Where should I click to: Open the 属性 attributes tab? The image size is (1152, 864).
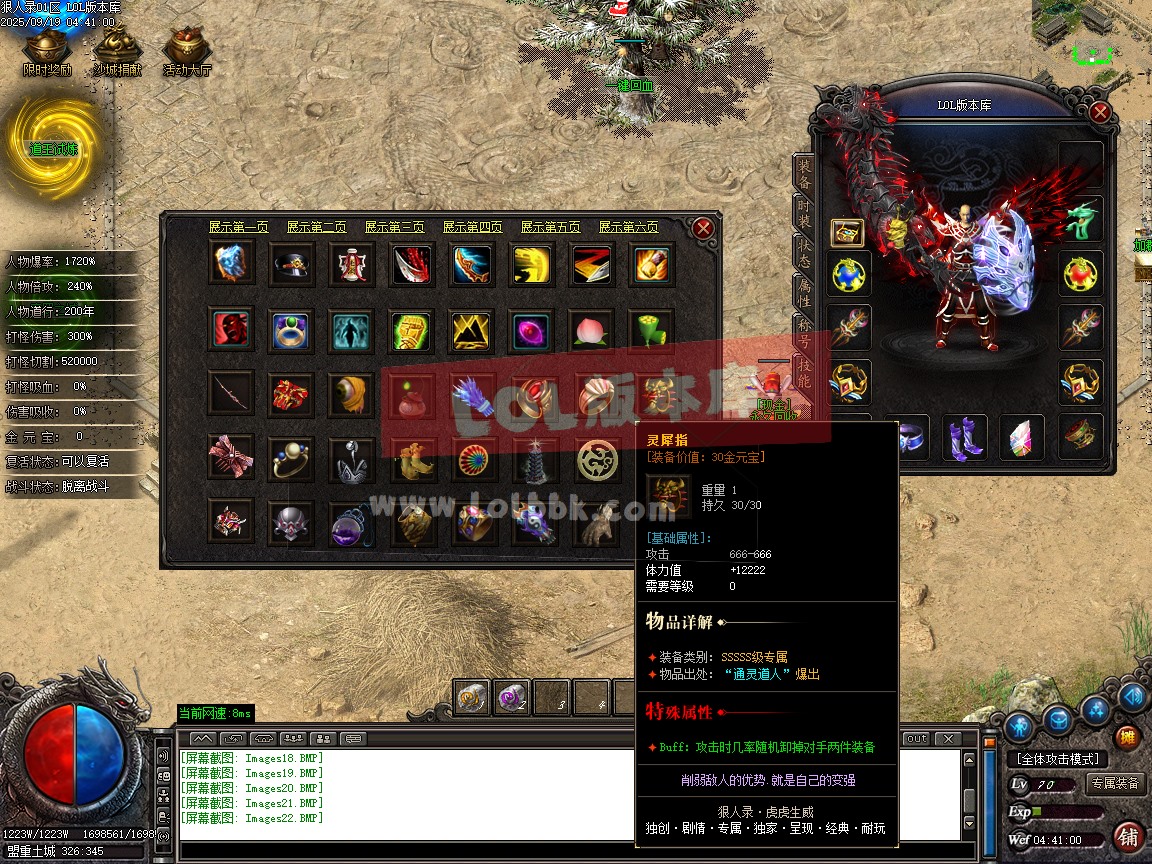(804, 290)
